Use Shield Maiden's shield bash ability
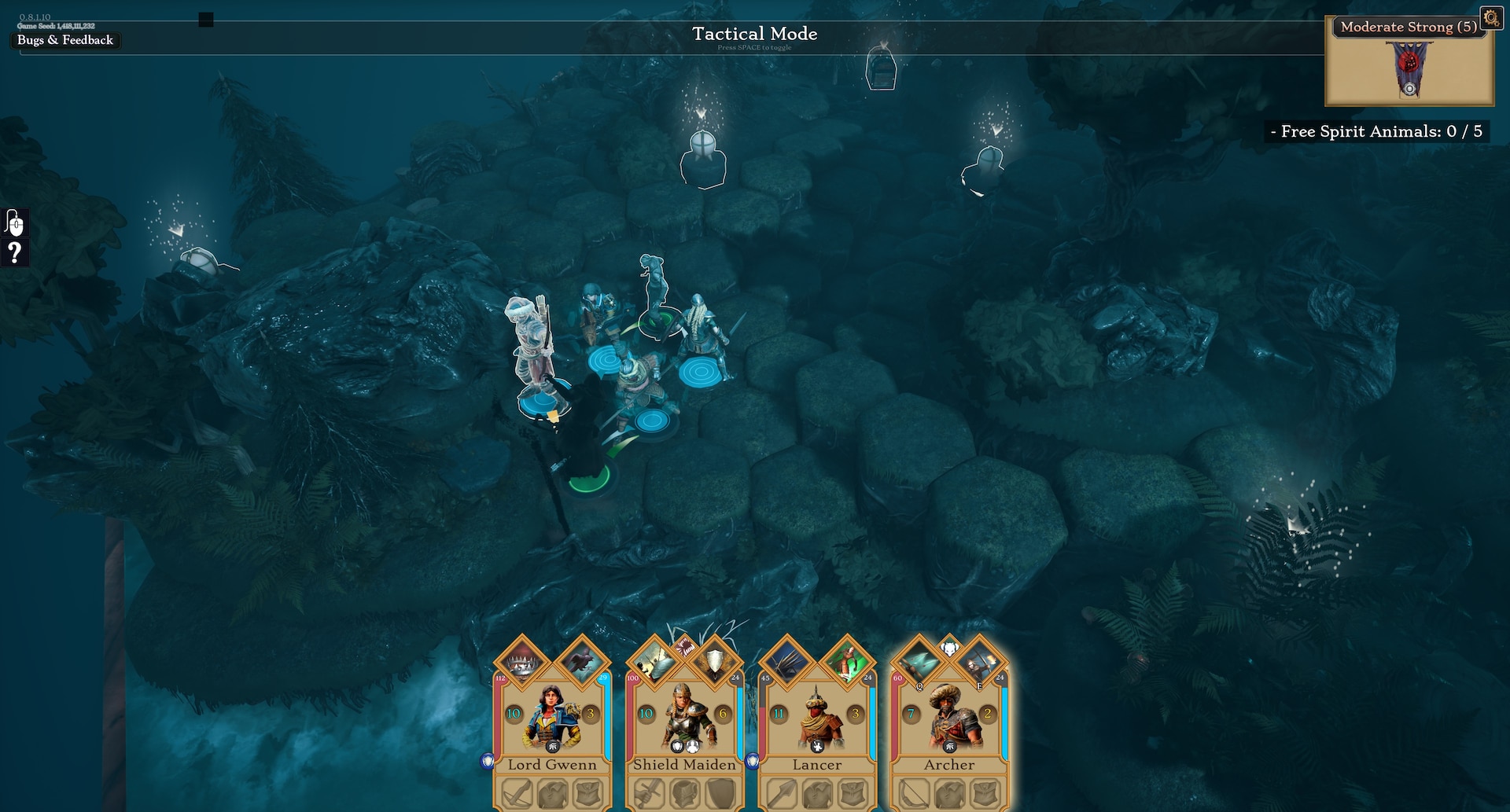The image size is (1510, 812). 654,662
